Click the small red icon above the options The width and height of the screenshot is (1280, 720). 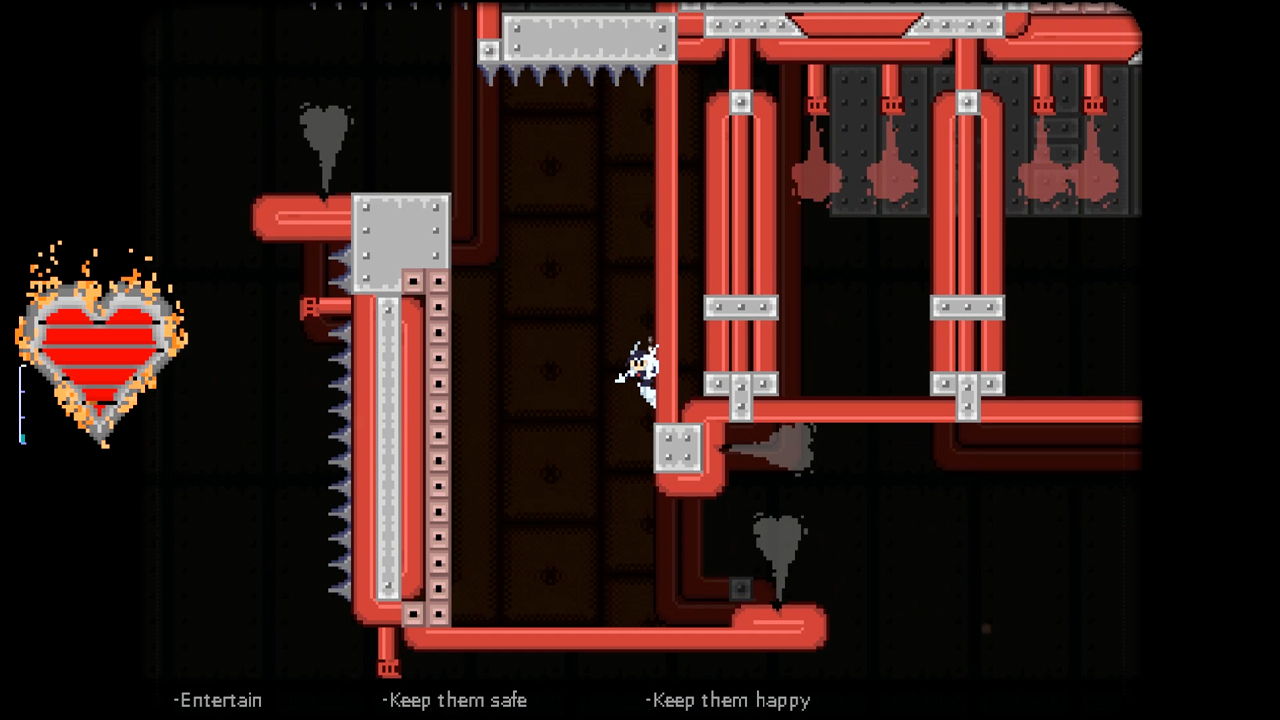pos(986,629)
